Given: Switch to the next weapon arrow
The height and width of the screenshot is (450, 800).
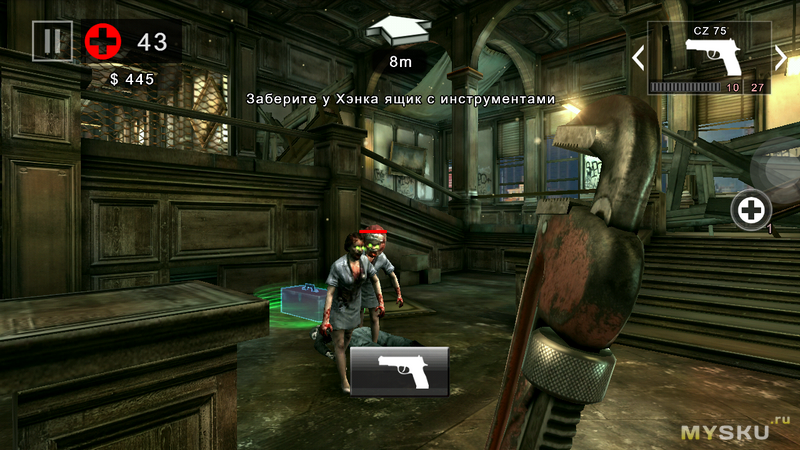Looking at the screenshot, I should 781,58.
